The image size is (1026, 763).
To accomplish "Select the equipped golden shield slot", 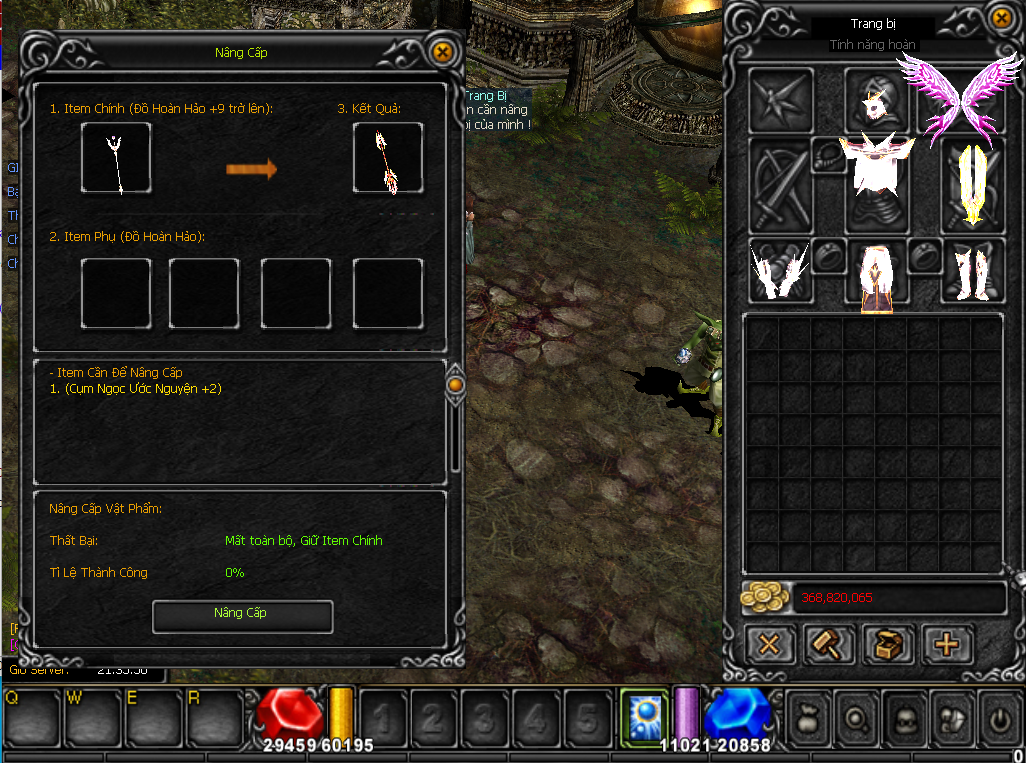I will tap(972, 183).
